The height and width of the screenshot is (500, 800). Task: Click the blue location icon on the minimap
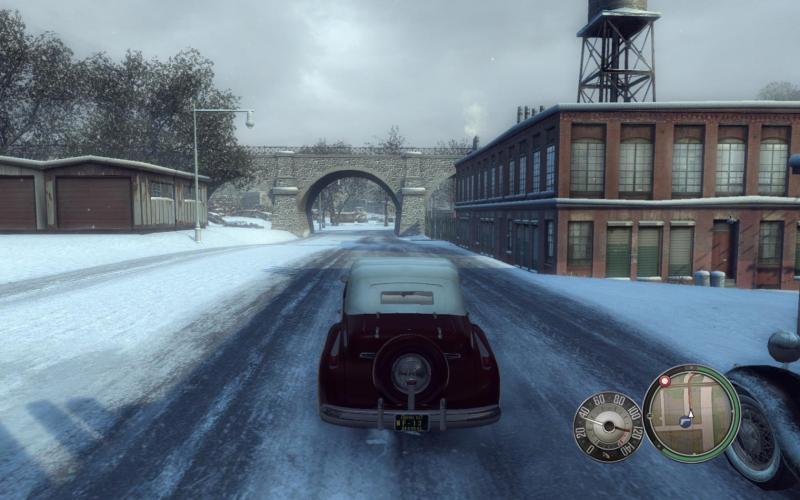(685, 422)
